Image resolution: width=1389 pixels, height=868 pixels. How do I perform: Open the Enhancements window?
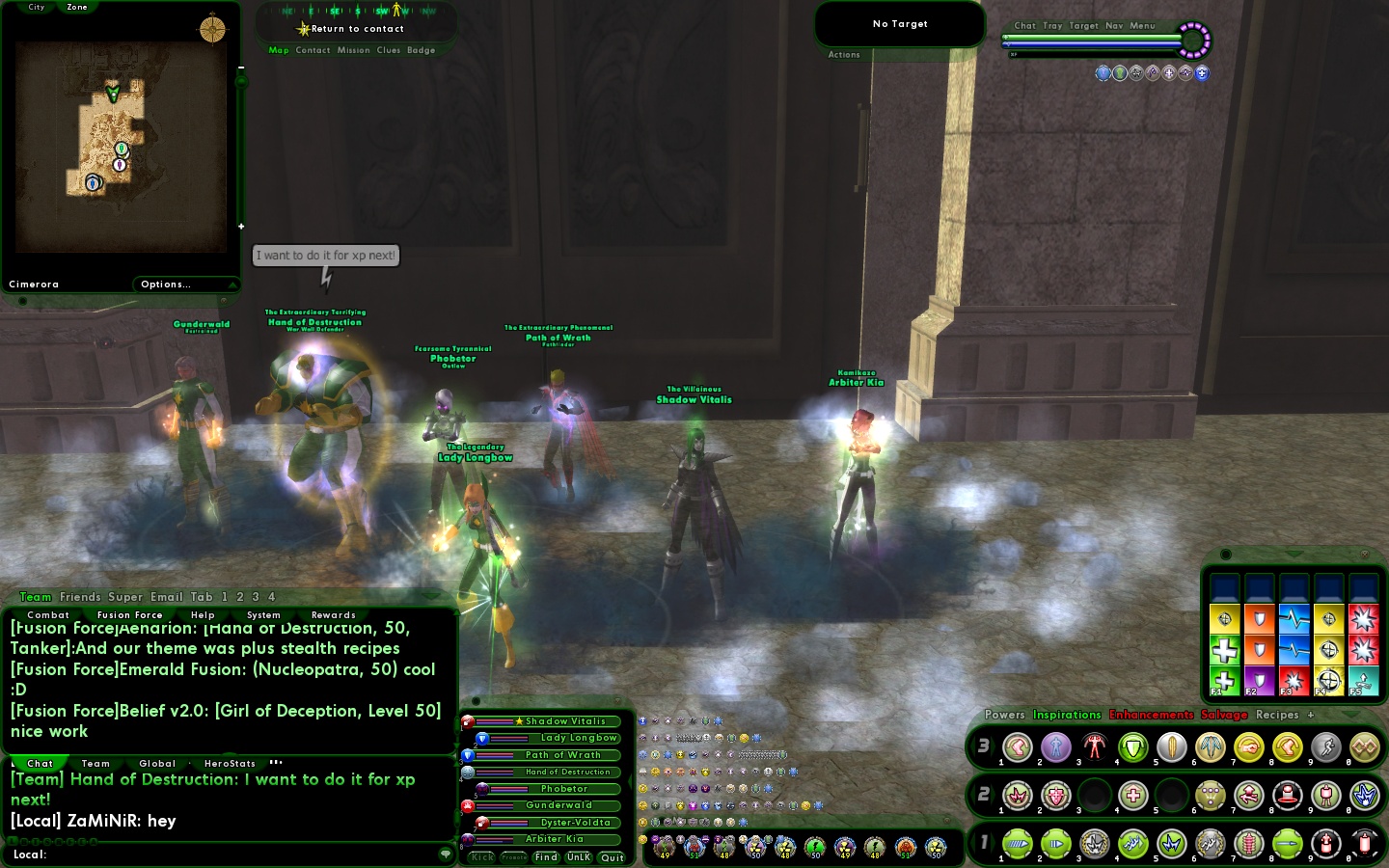pyautogui.click(x=1151, y=715)
